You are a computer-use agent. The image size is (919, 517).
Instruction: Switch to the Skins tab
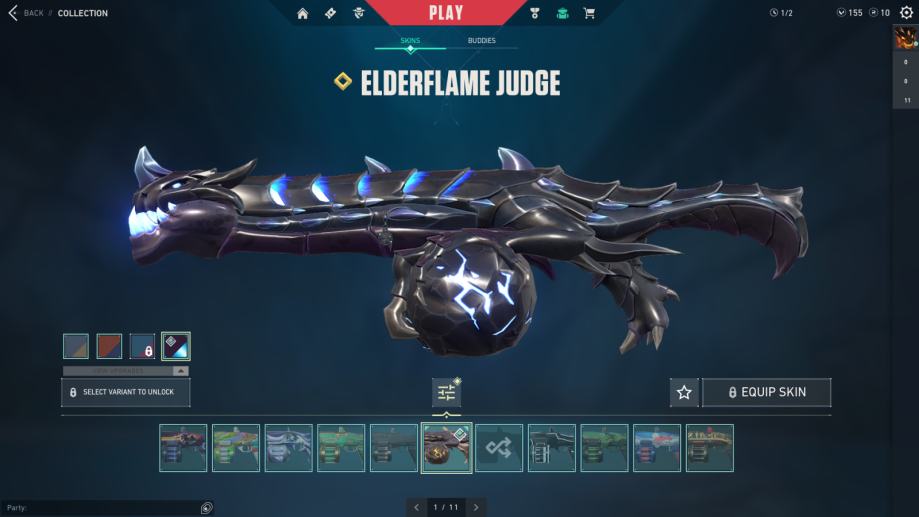pos(410,41)
